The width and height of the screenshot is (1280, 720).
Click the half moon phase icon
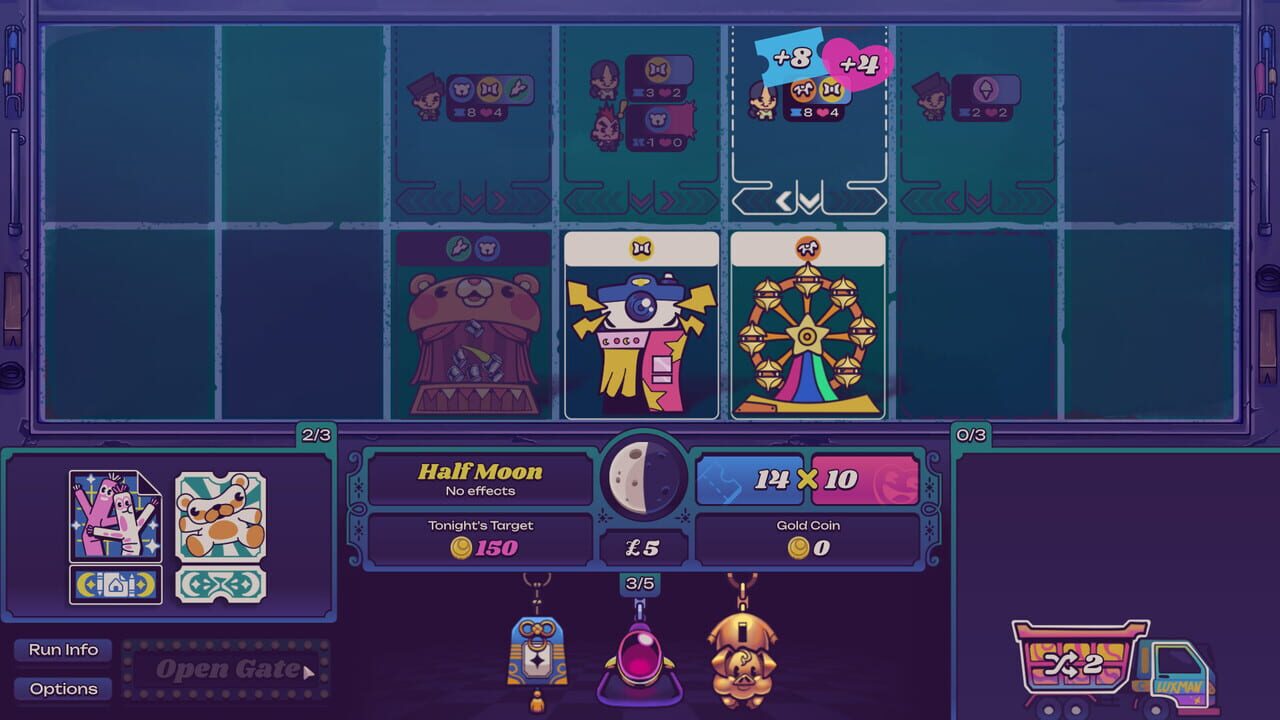(x=645, y=477)
